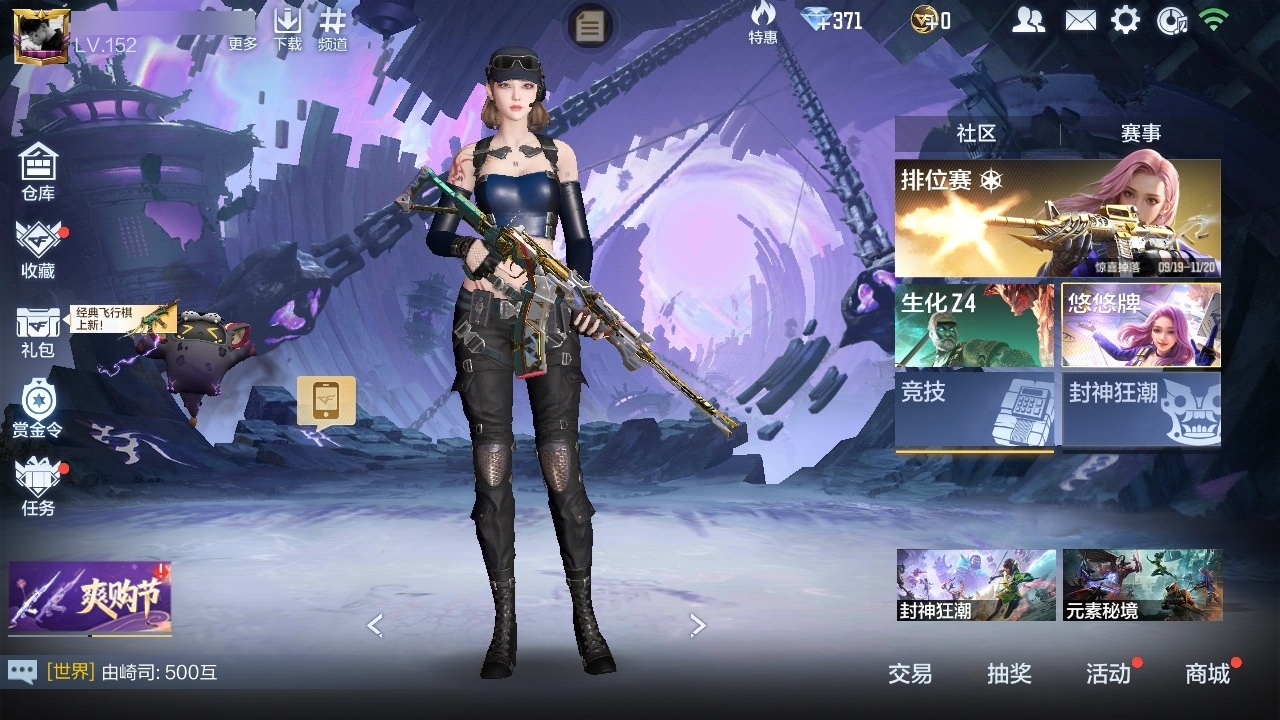Image resolution: width=1280 pixels, height=720 pixels.
Task: Open the 赏金令 bounty pass
Action: 38,408
